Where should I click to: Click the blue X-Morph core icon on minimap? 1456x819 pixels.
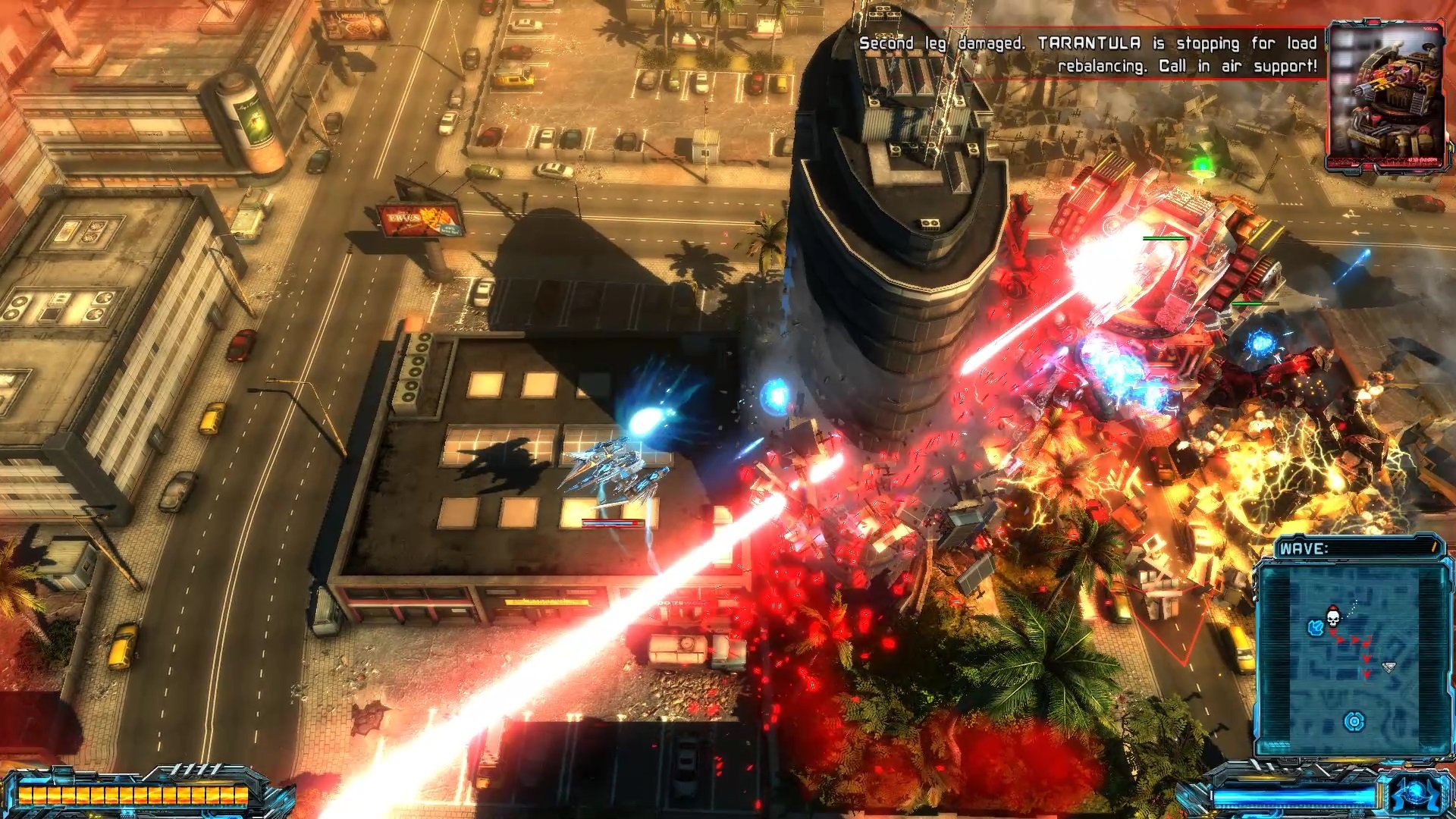[1354, 722]
